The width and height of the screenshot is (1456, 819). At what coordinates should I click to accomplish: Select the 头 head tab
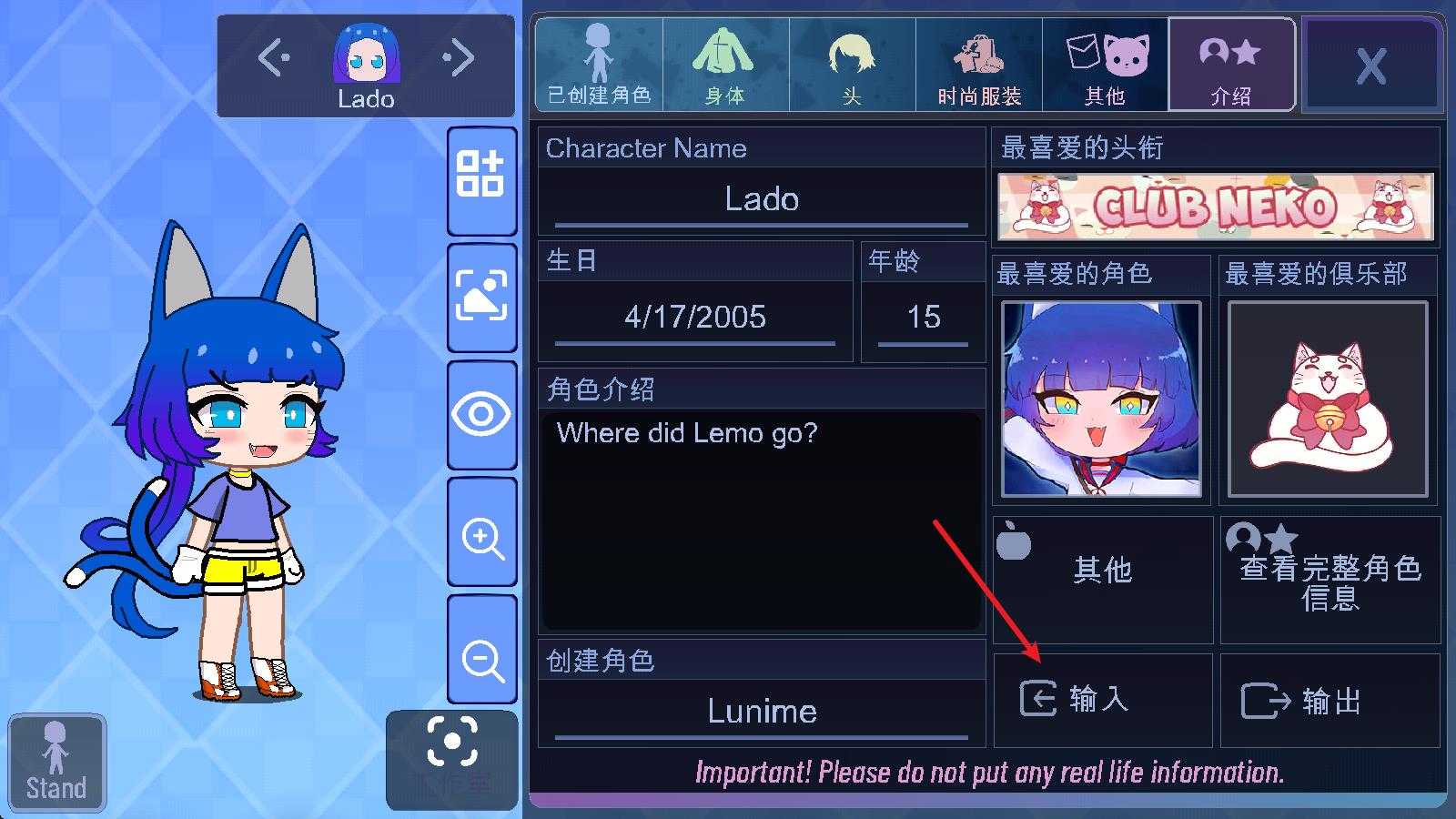click(x=852, y=66)
